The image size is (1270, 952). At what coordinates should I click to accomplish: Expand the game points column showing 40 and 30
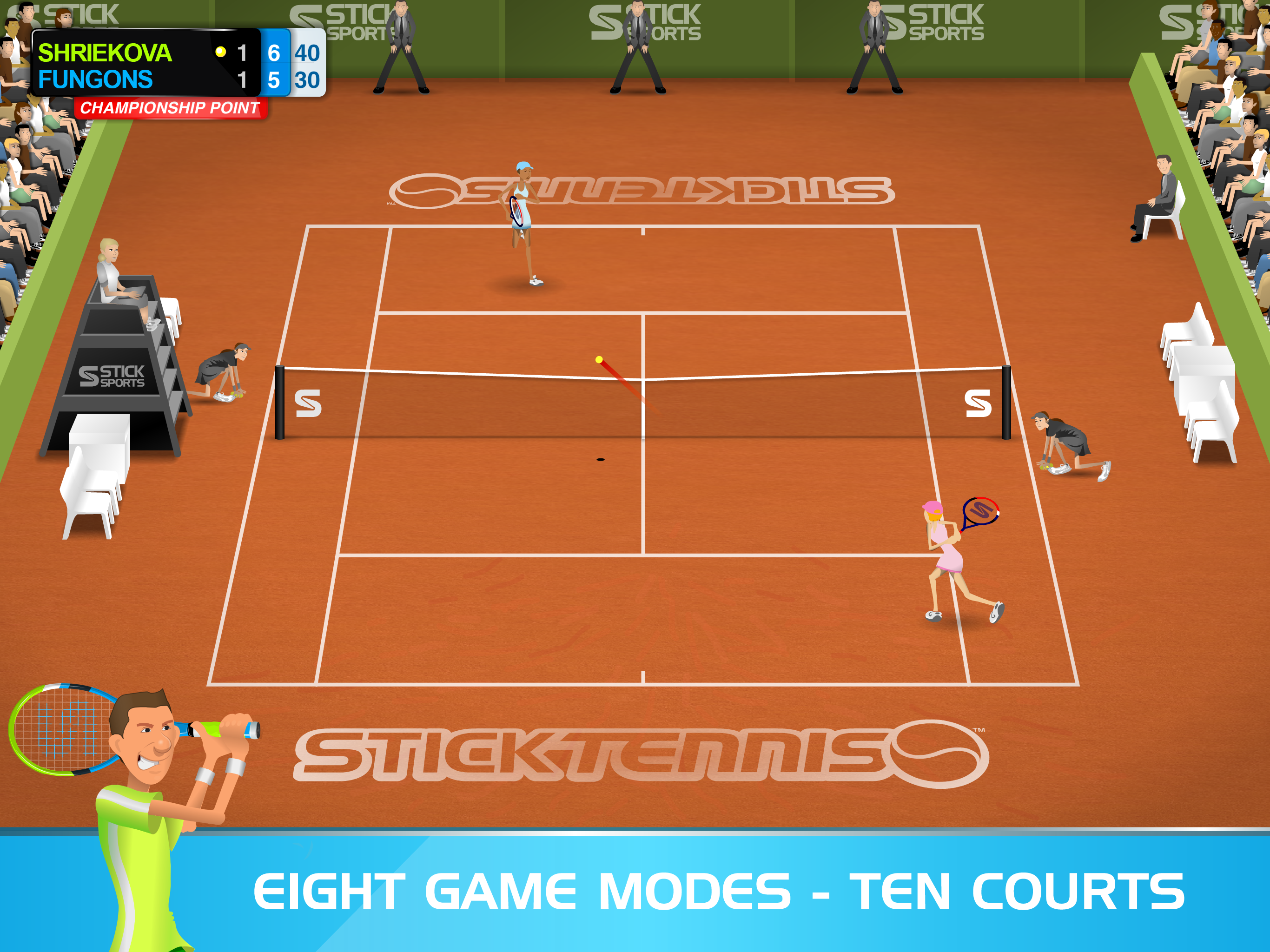[x=308, y=66]
